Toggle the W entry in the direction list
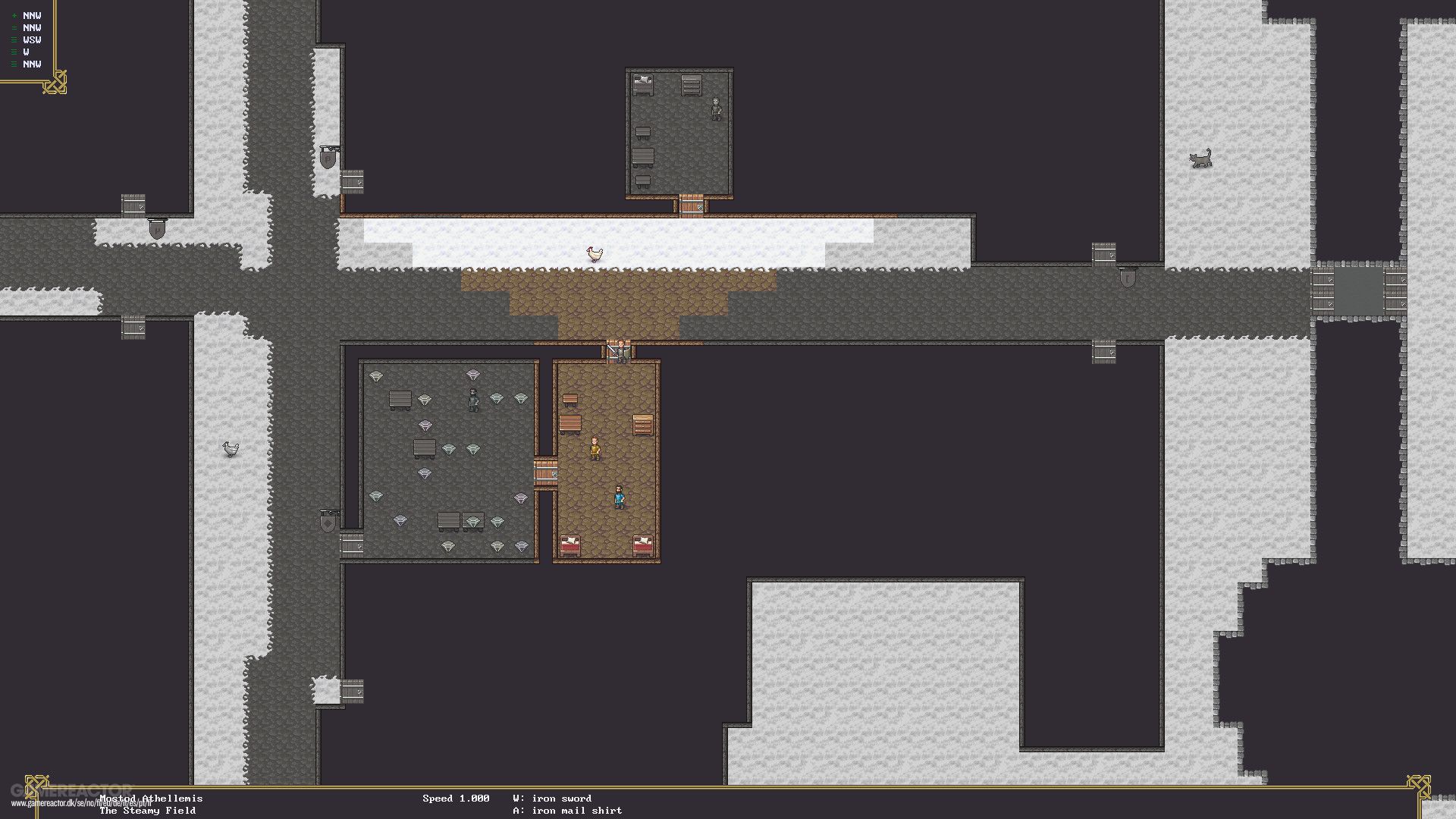 (x=24, y=52)
